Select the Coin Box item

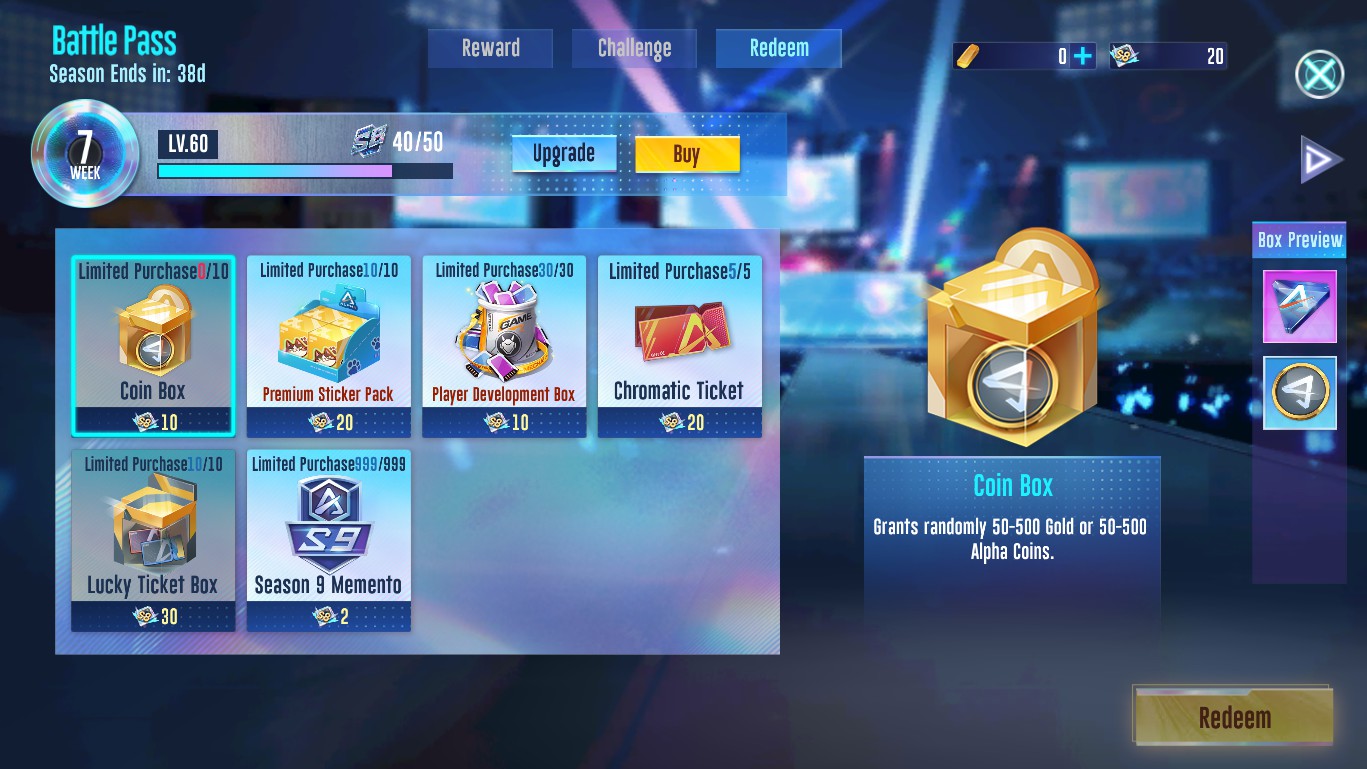(x=153, y=346)
